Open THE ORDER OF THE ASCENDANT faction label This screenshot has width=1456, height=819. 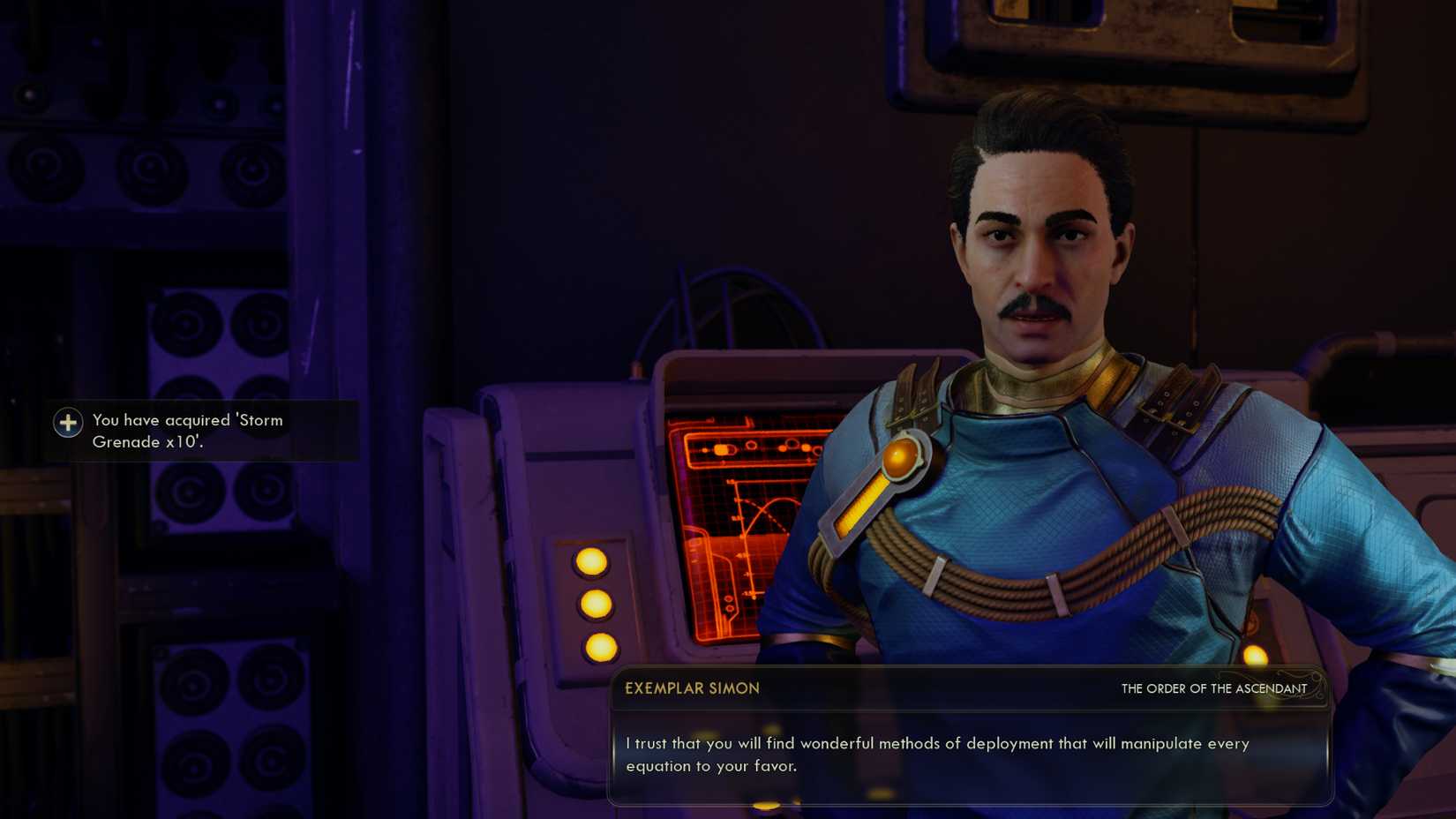pyautogui.click(x=1213, y=689)
